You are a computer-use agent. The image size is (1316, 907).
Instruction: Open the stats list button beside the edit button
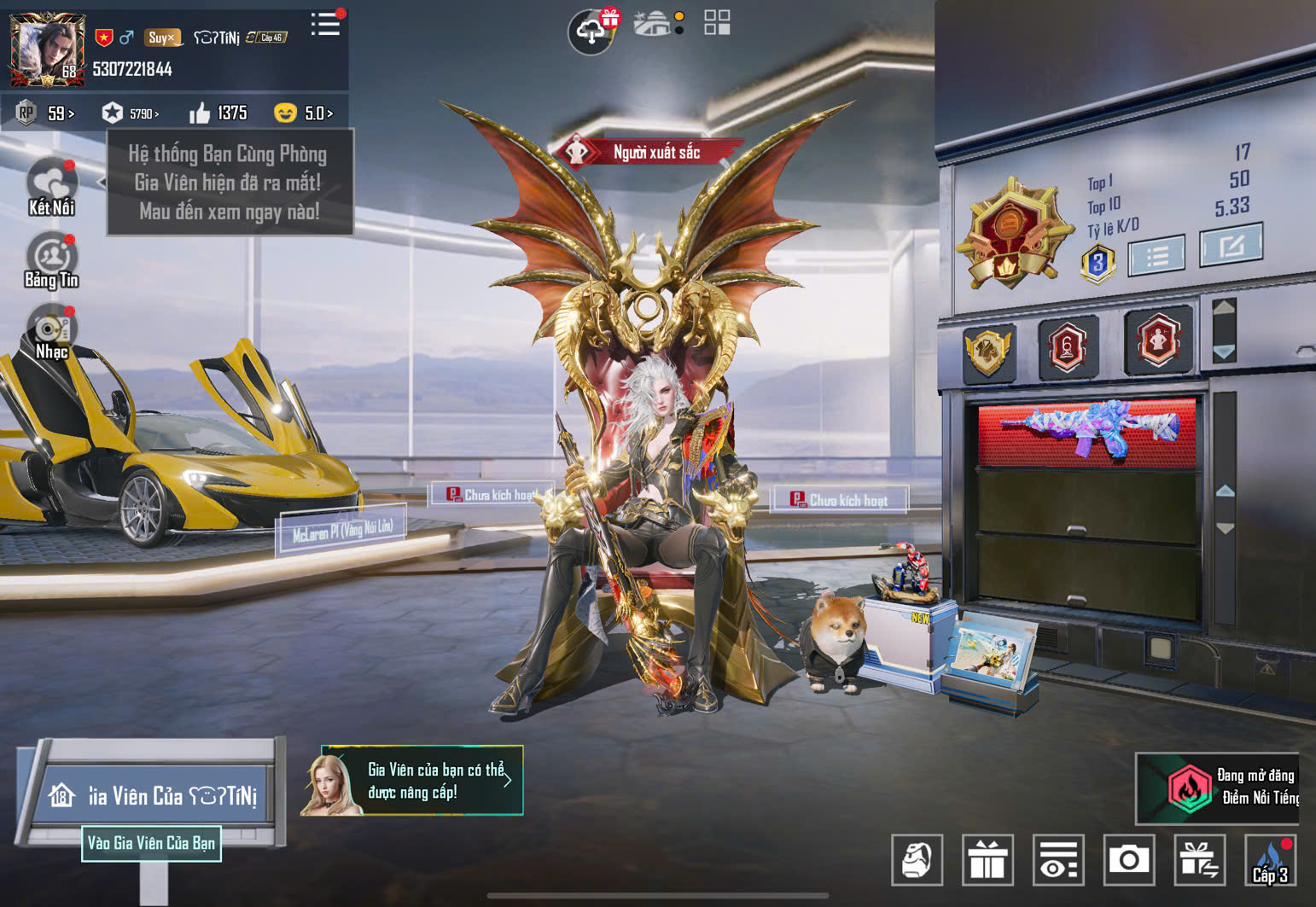click(x=1156, y=255)
